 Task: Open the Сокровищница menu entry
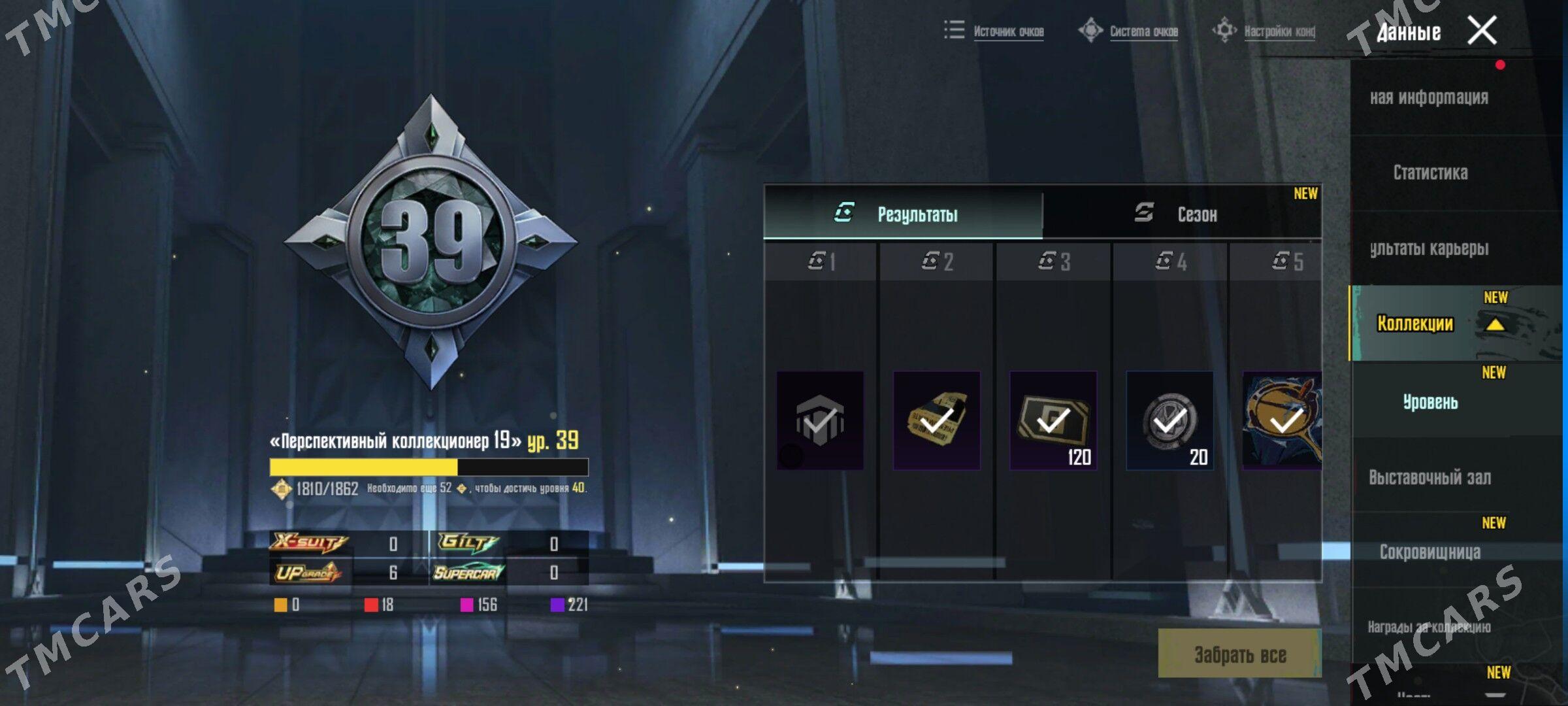1430,552
